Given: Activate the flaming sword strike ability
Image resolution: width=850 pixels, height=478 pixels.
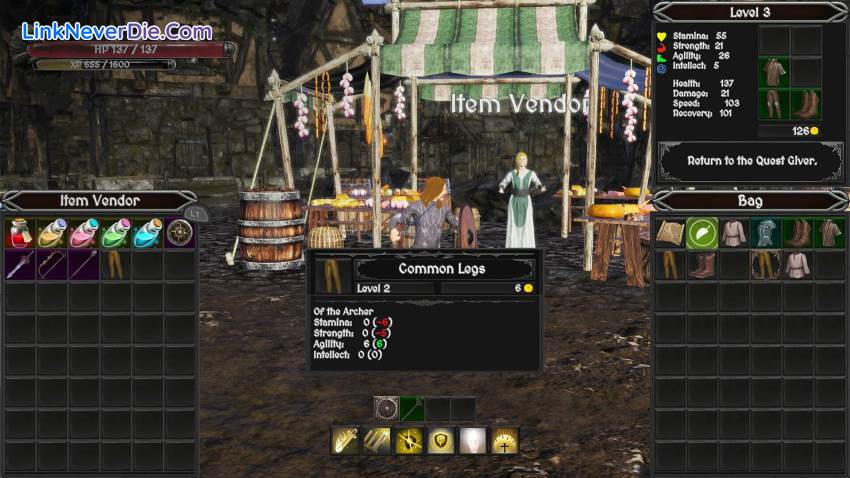Looking at the screenshot, I should pos(346,441).
